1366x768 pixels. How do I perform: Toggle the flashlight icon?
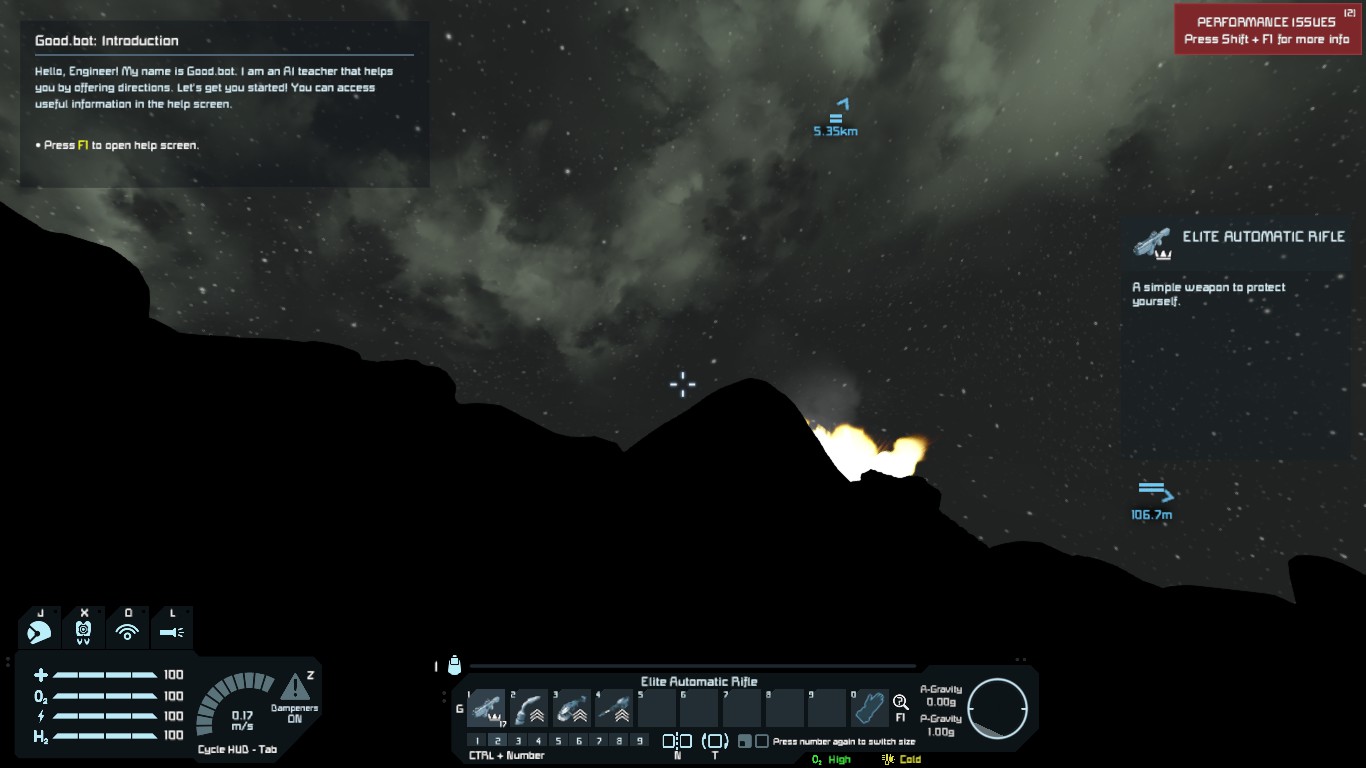[171, 632]
